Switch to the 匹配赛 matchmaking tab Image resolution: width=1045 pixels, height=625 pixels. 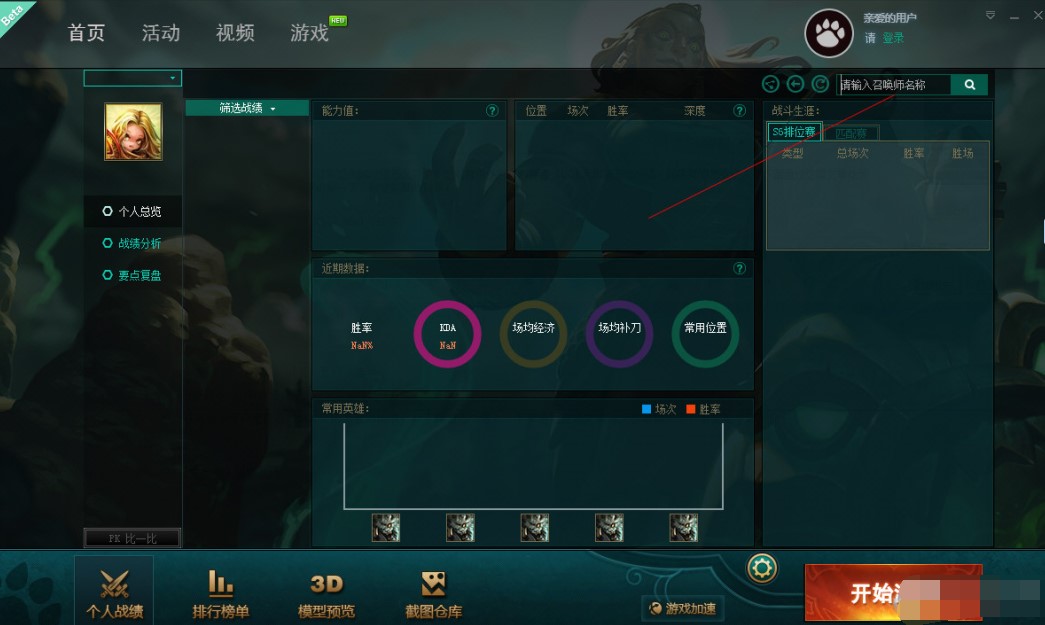click(x=852, y=133)
